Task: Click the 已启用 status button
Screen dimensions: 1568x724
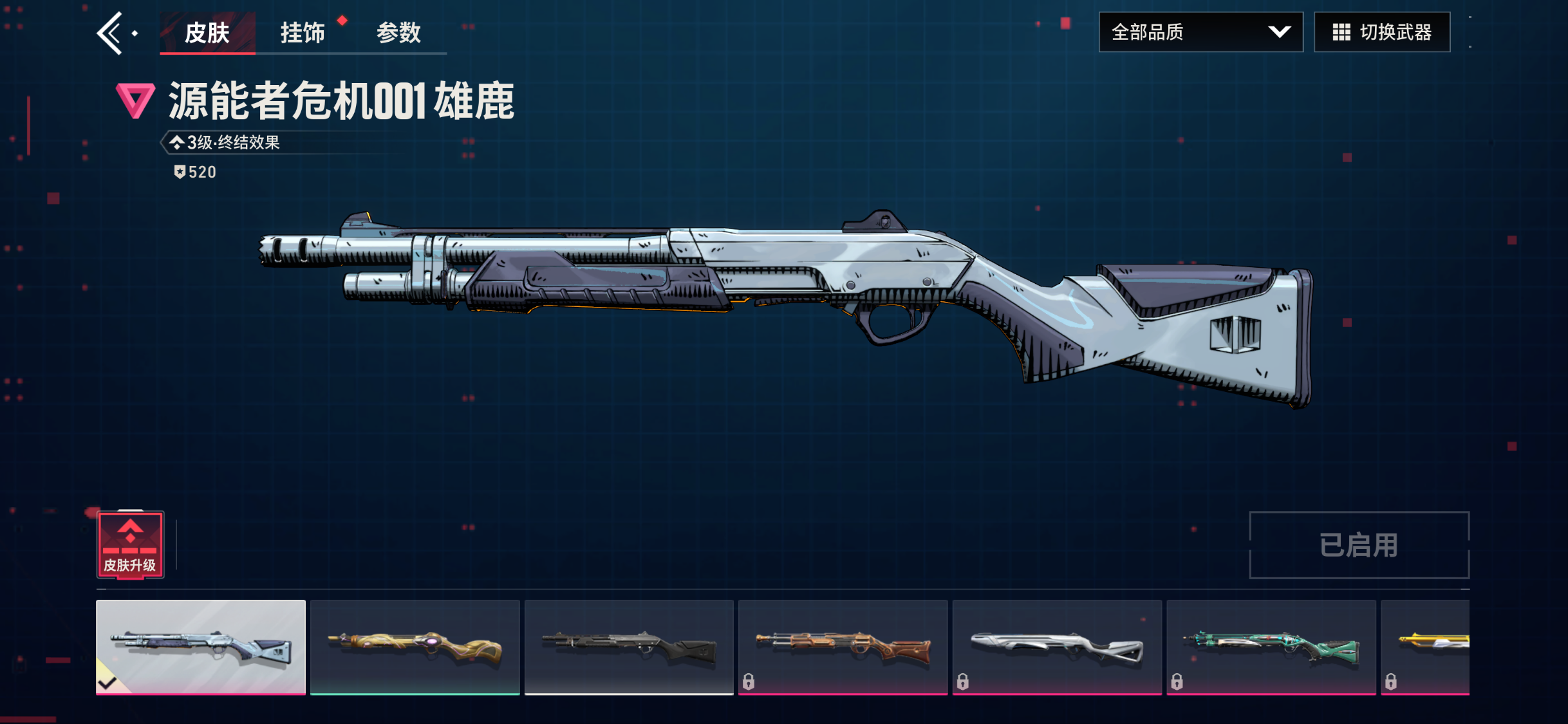Action: (x=1359, y=545)
